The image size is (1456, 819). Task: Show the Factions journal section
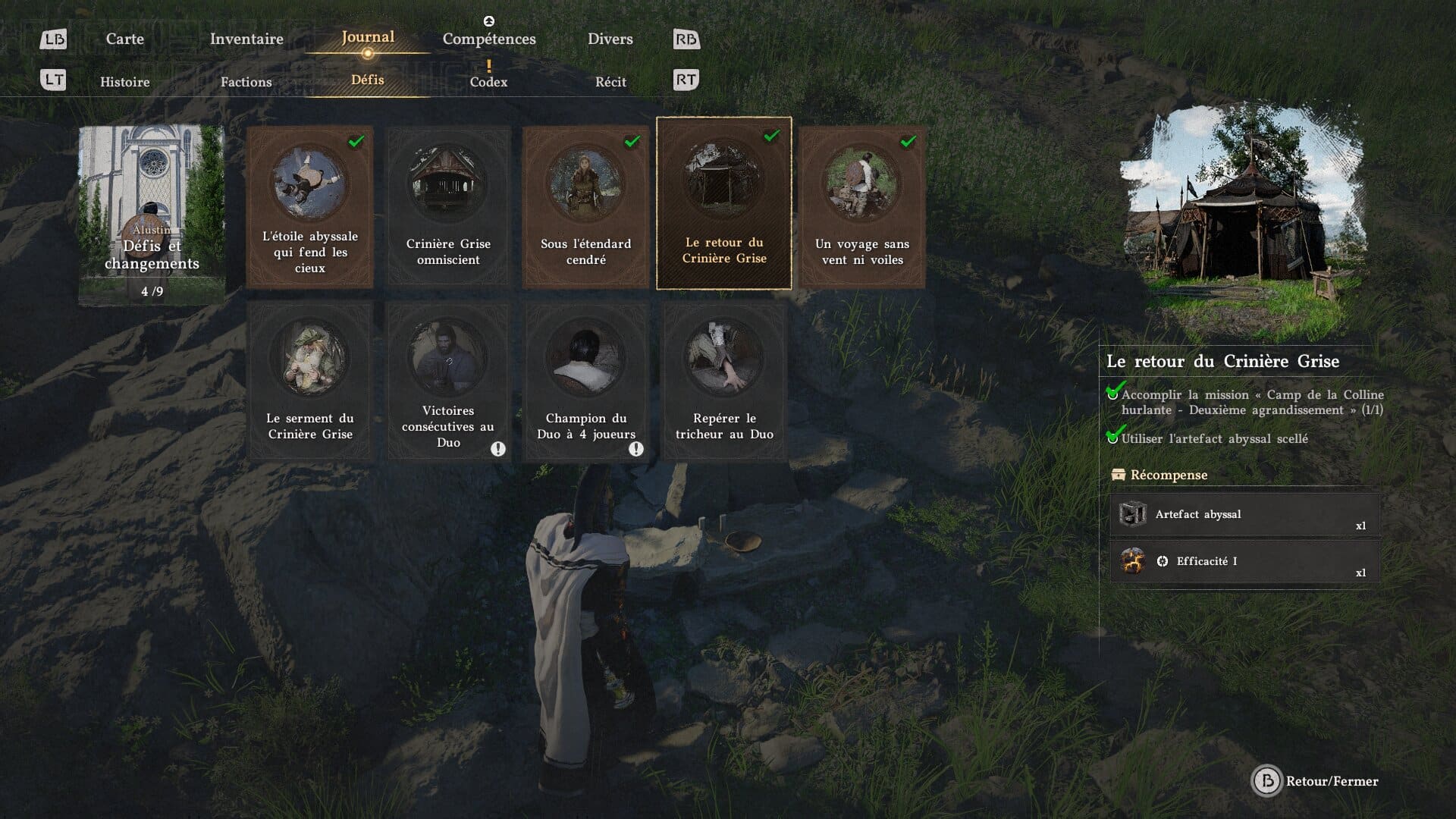click(246, 82)
